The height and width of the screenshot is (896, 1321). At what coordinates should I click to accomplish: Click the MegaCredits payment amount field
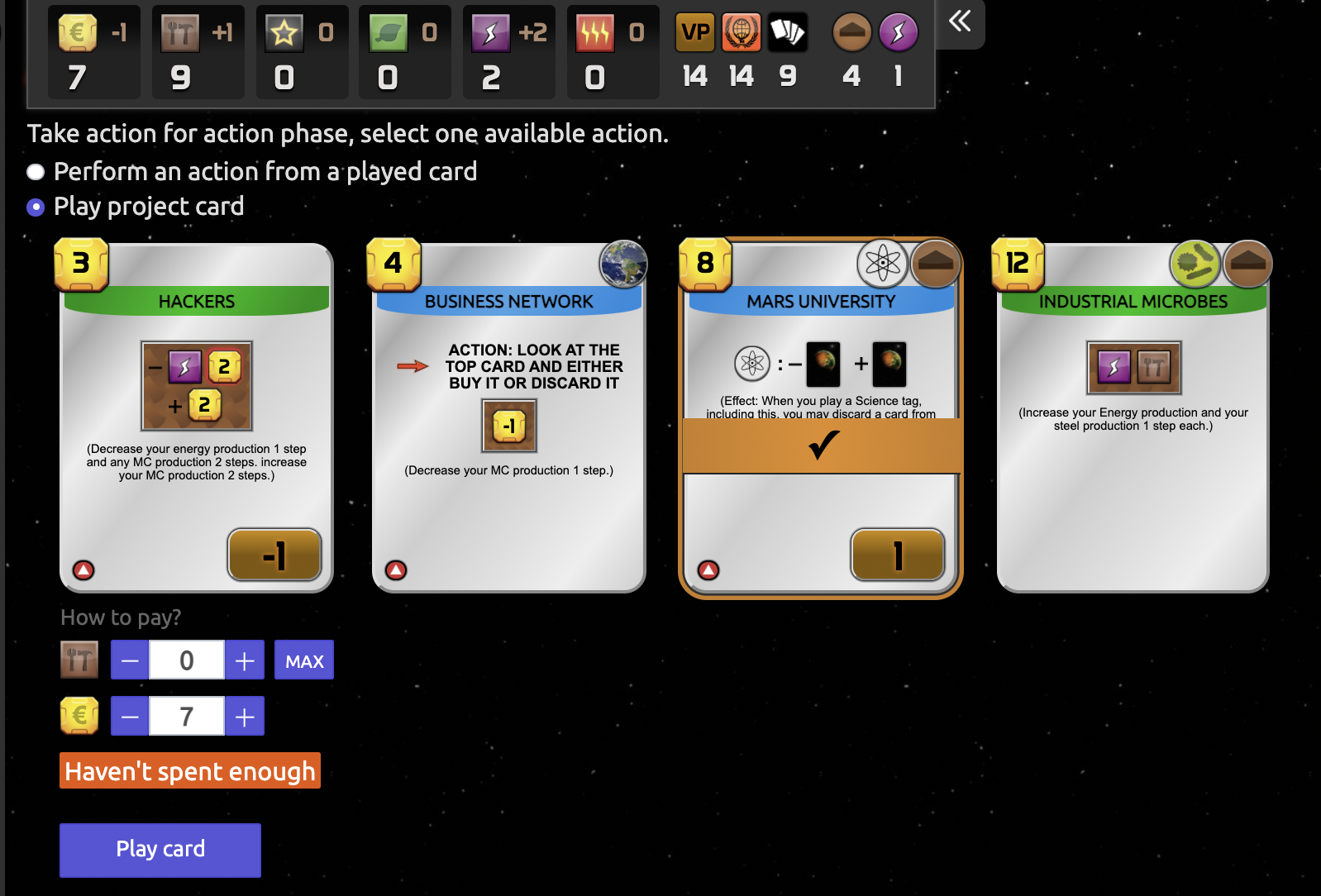pyautogui.click(x=186, y=716)
